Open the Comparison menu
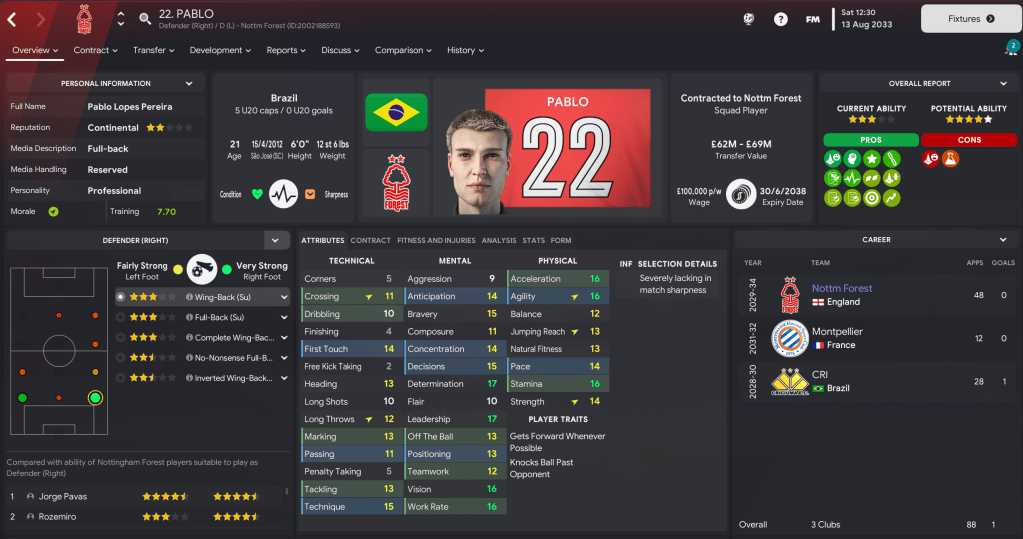 point(404,50)
